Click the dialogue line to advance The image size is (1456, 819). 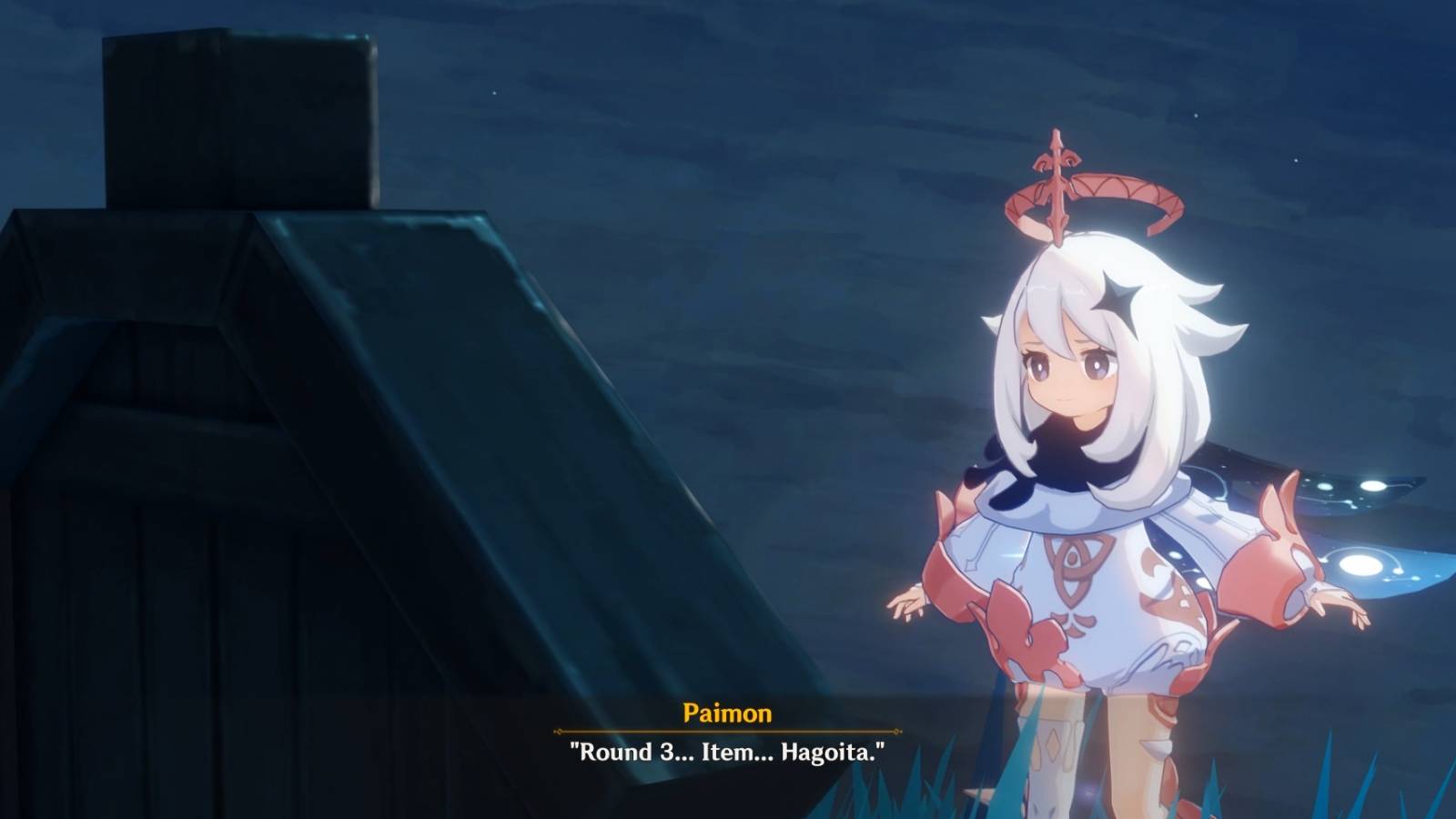coord(728,752)
